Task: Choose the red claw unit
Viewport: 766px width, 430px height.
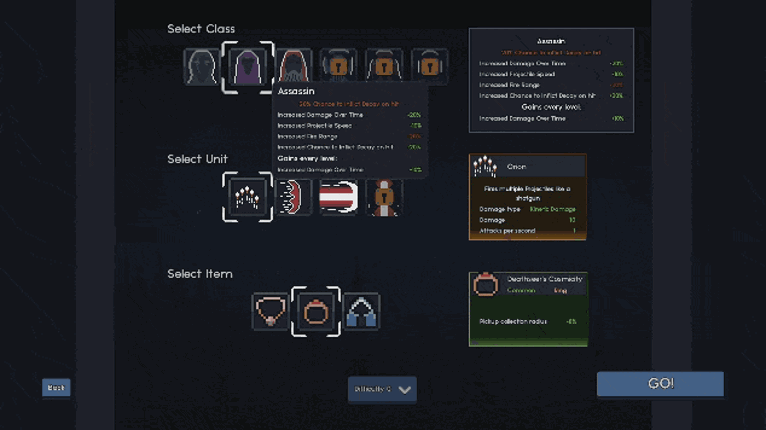Action: pos(295,197)
